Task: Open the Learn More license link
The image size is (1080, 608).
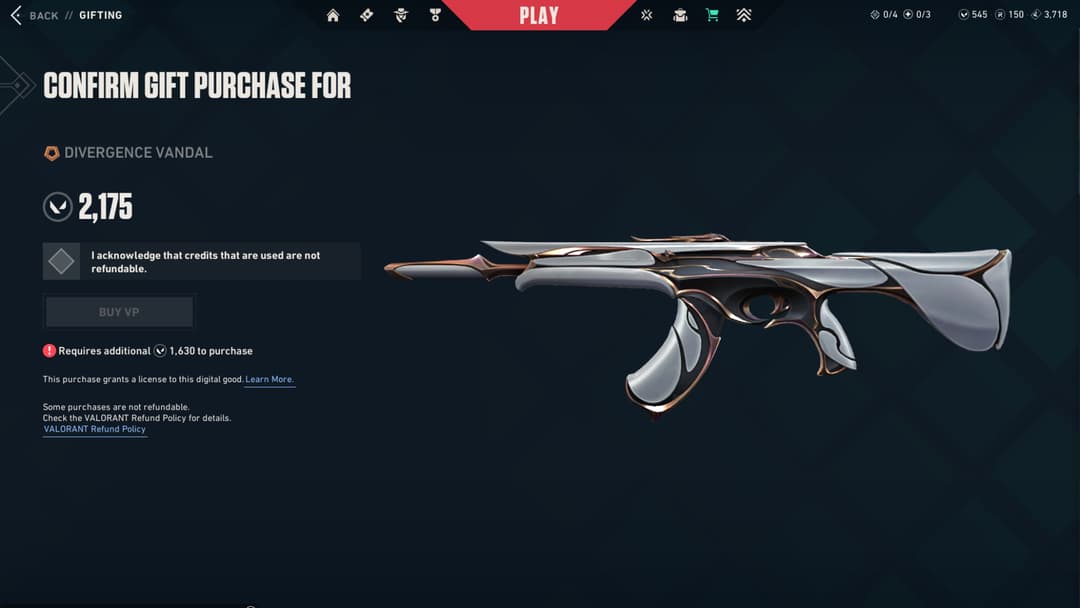Action: (x=270, y=380)
